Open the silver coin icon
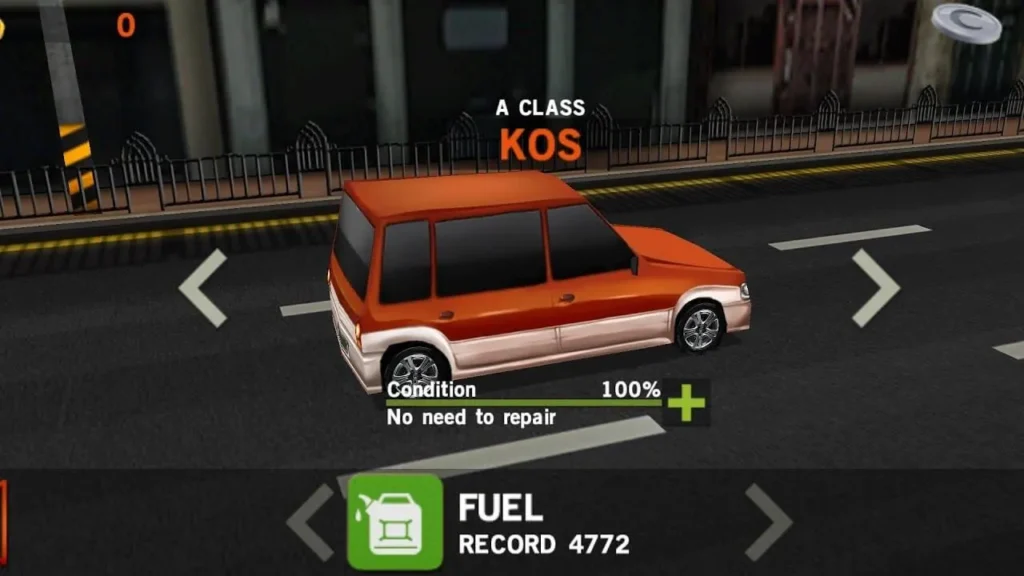Viewport: 1024px width, 576px height. coord(966,22)
